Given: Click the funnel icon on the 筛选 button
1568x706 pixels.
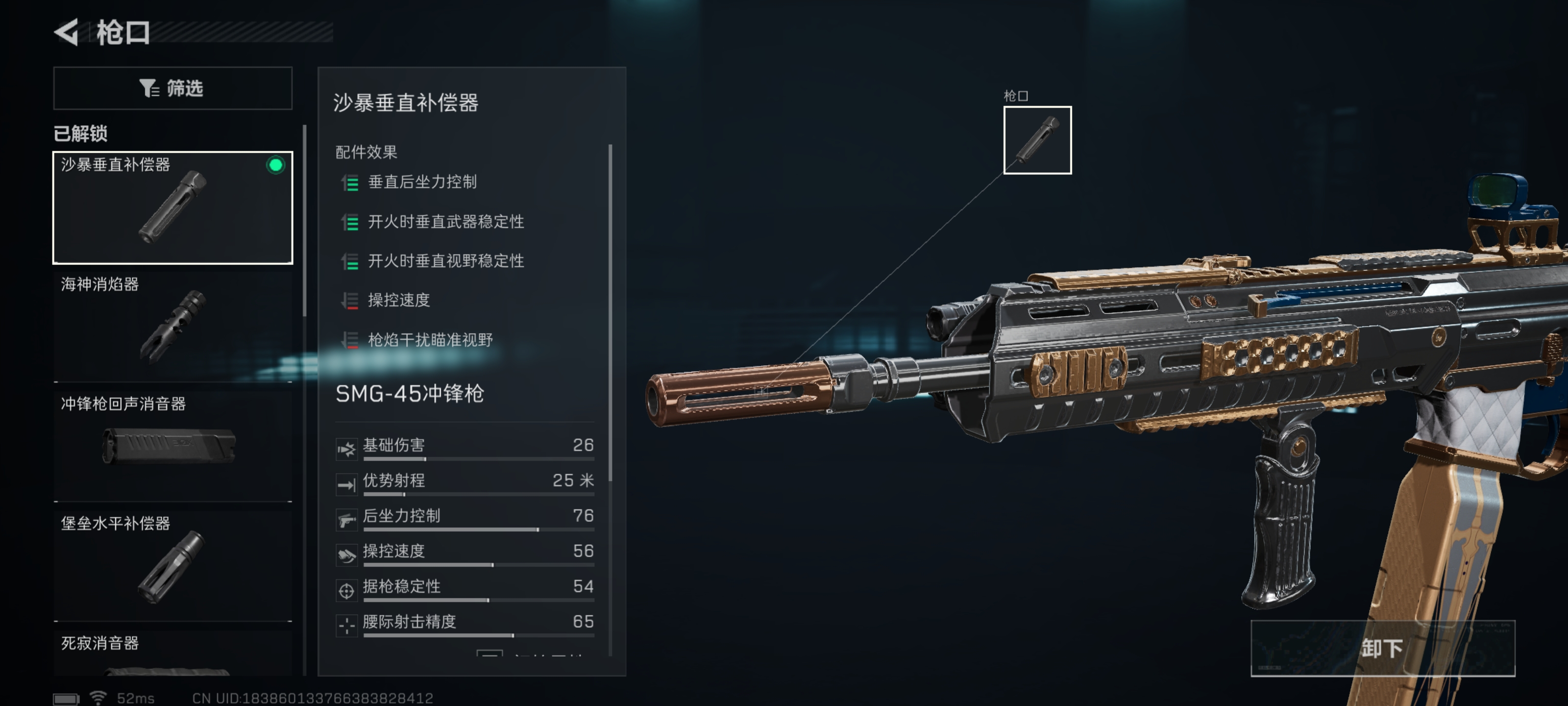Looking at the screenshot, I should [x=148, y=88].
